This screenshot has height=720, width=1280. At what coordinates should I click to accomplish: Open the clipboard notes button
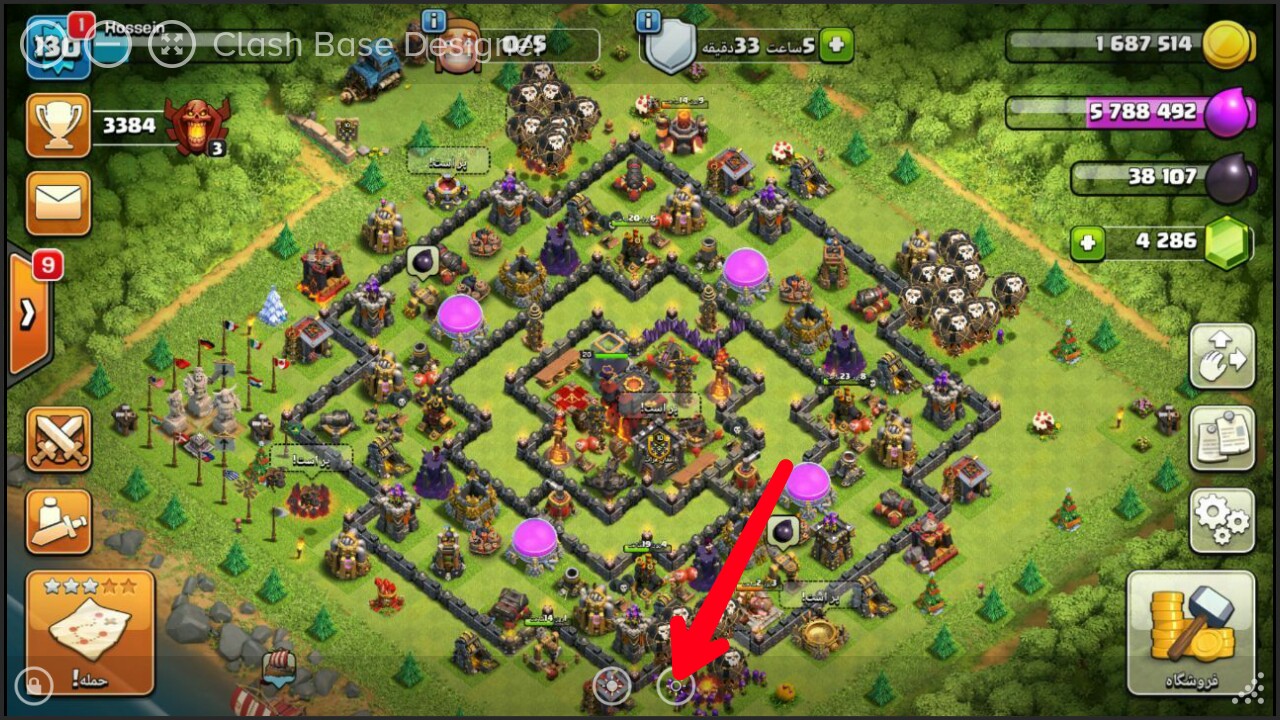1221,438
